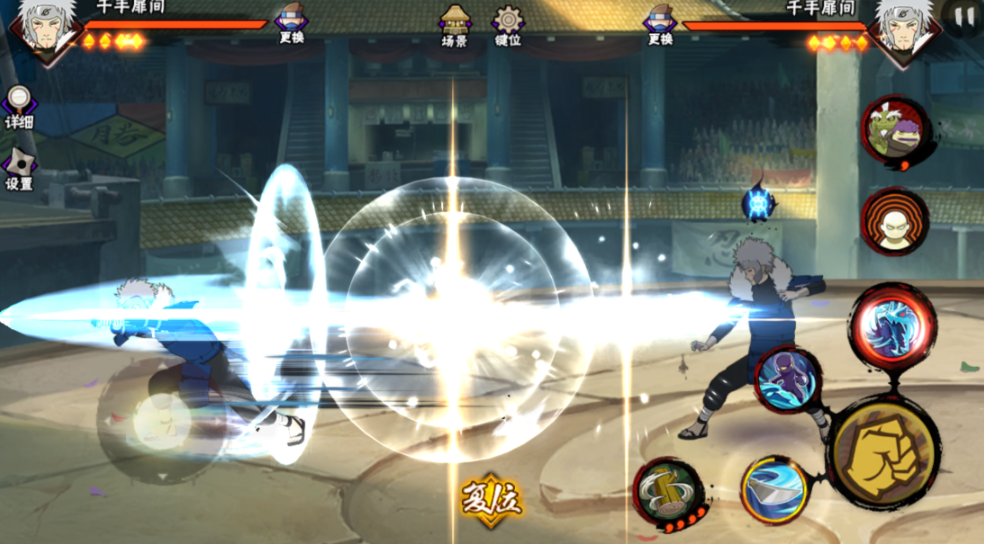Trigger the blue kunai skill icon
The height and width of the screenshot is (544, 984).
774,490
